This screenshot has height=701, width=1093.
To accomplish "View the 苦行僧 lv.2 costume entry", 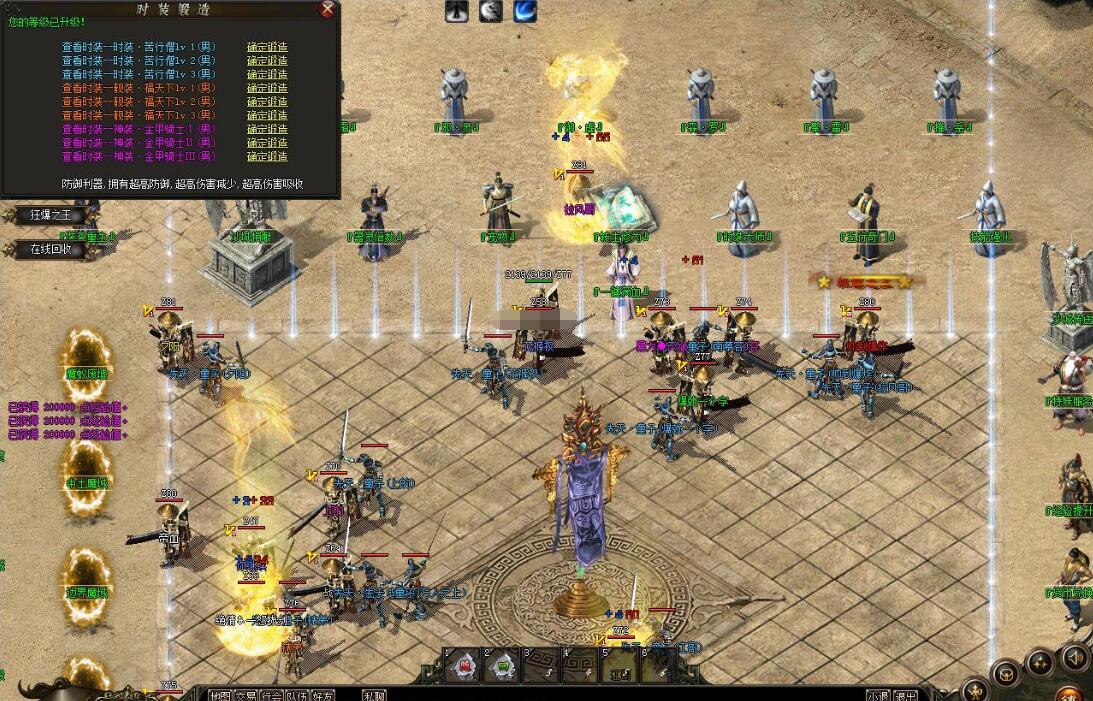I will point(138,60).
